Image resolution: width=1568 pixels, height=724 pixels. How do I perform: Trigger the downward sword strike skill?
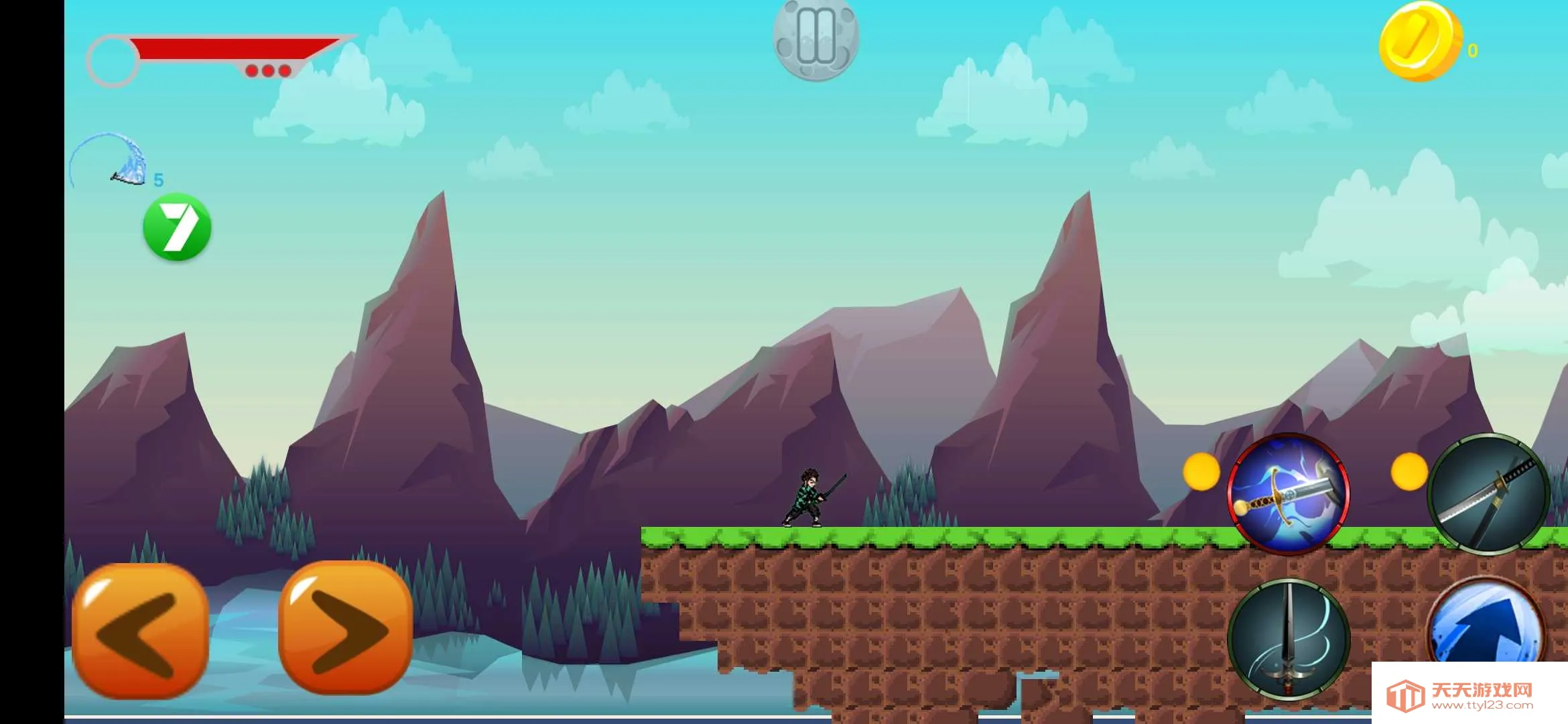(1288, 638)
